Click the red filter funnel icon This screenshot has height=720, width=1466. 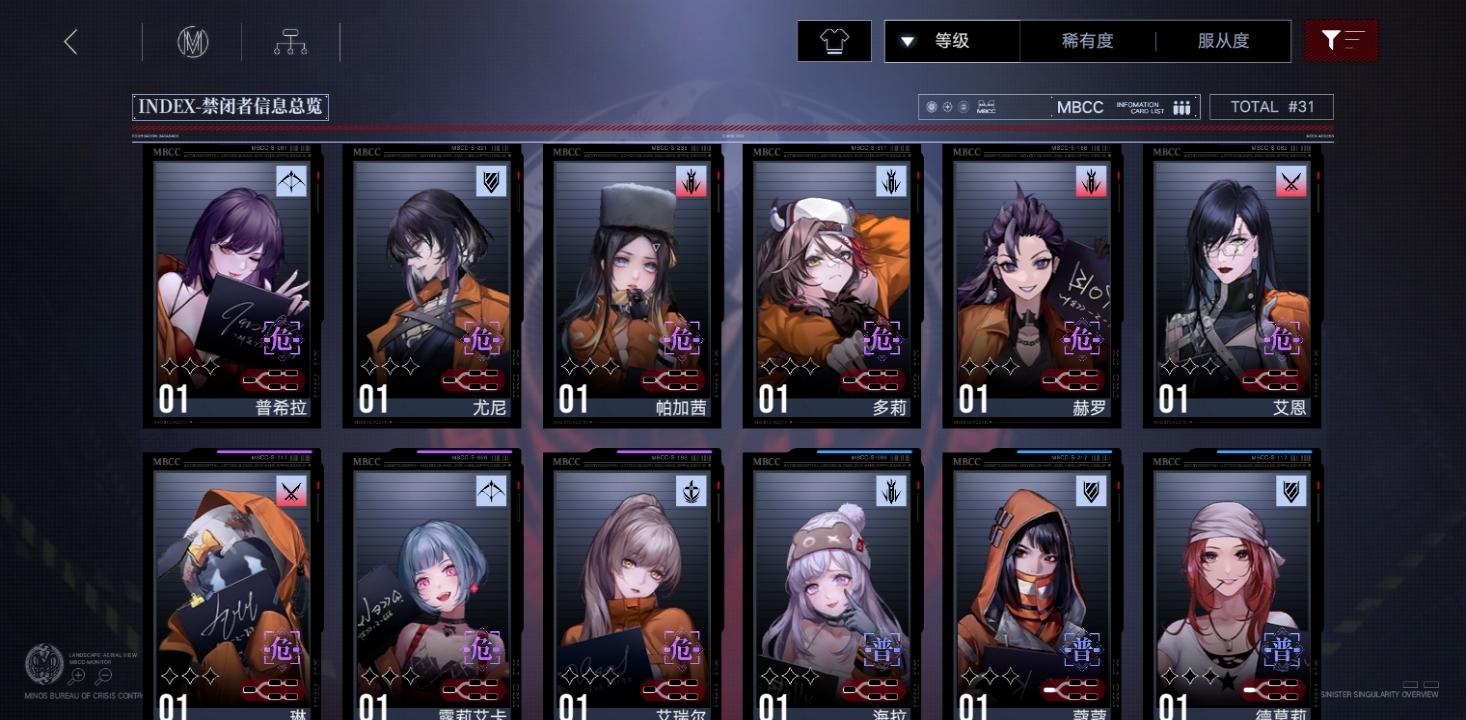click(x=1340, y=40)
